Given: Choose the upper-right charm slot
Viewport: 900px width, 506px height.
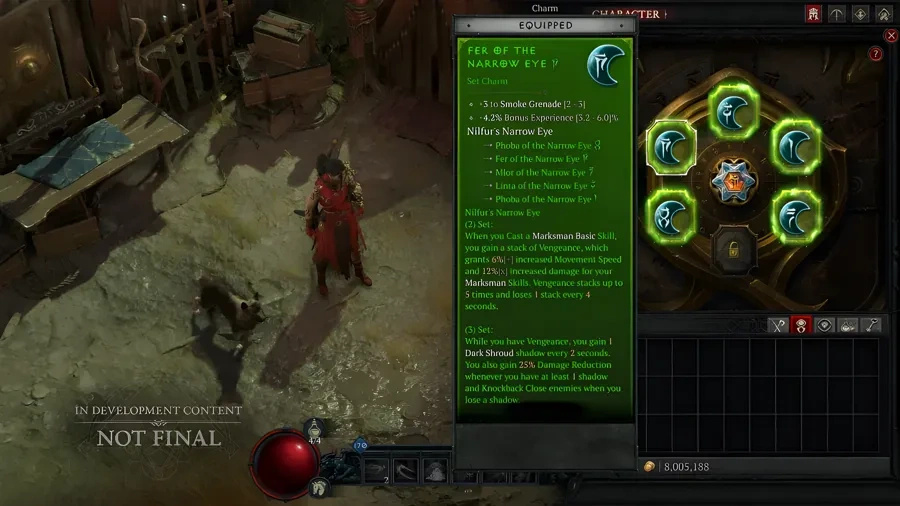Looking at the screenshot, I should (794, 147).
